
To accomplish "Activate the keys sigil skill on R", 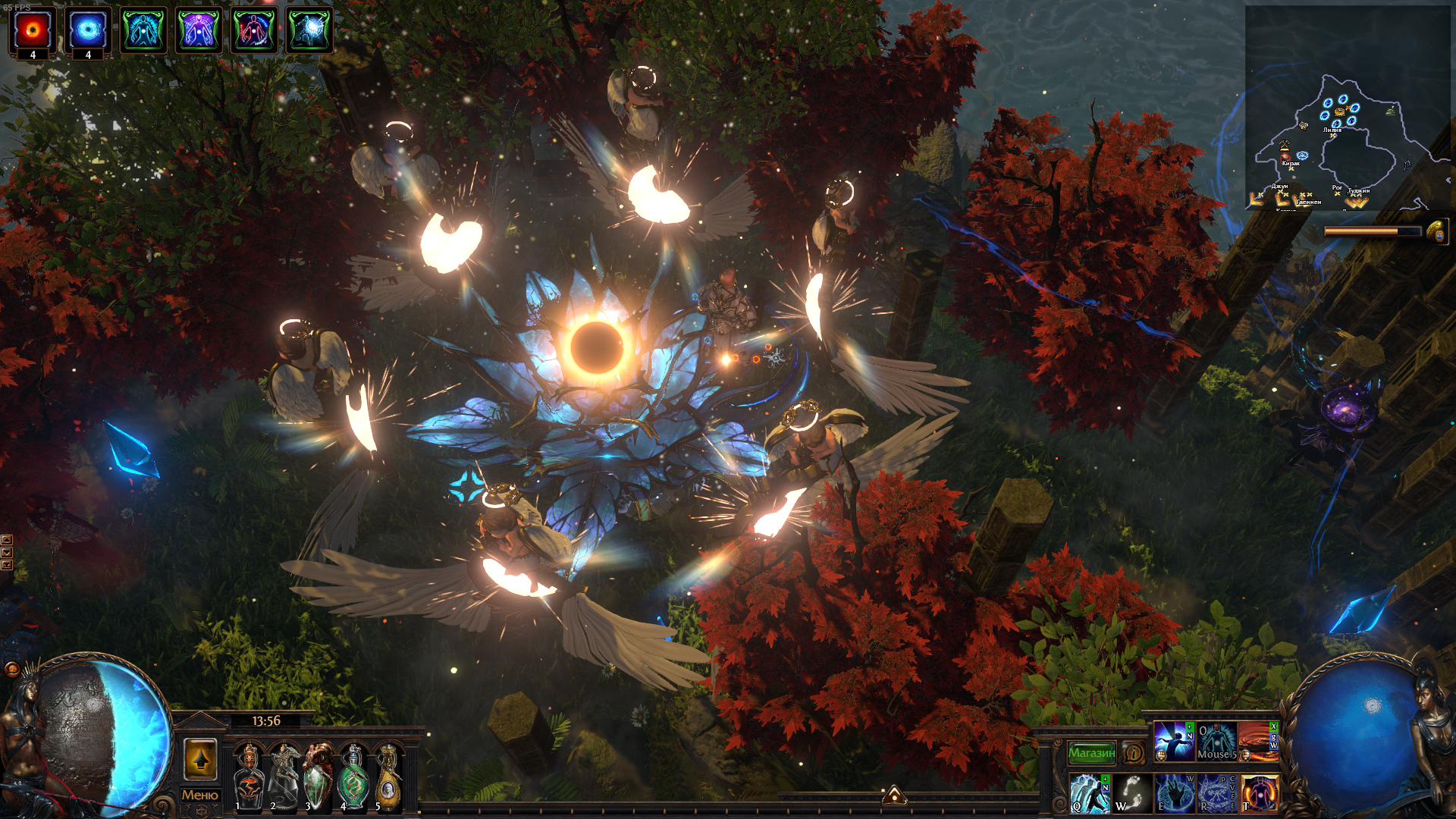I will coord(1216,793).
